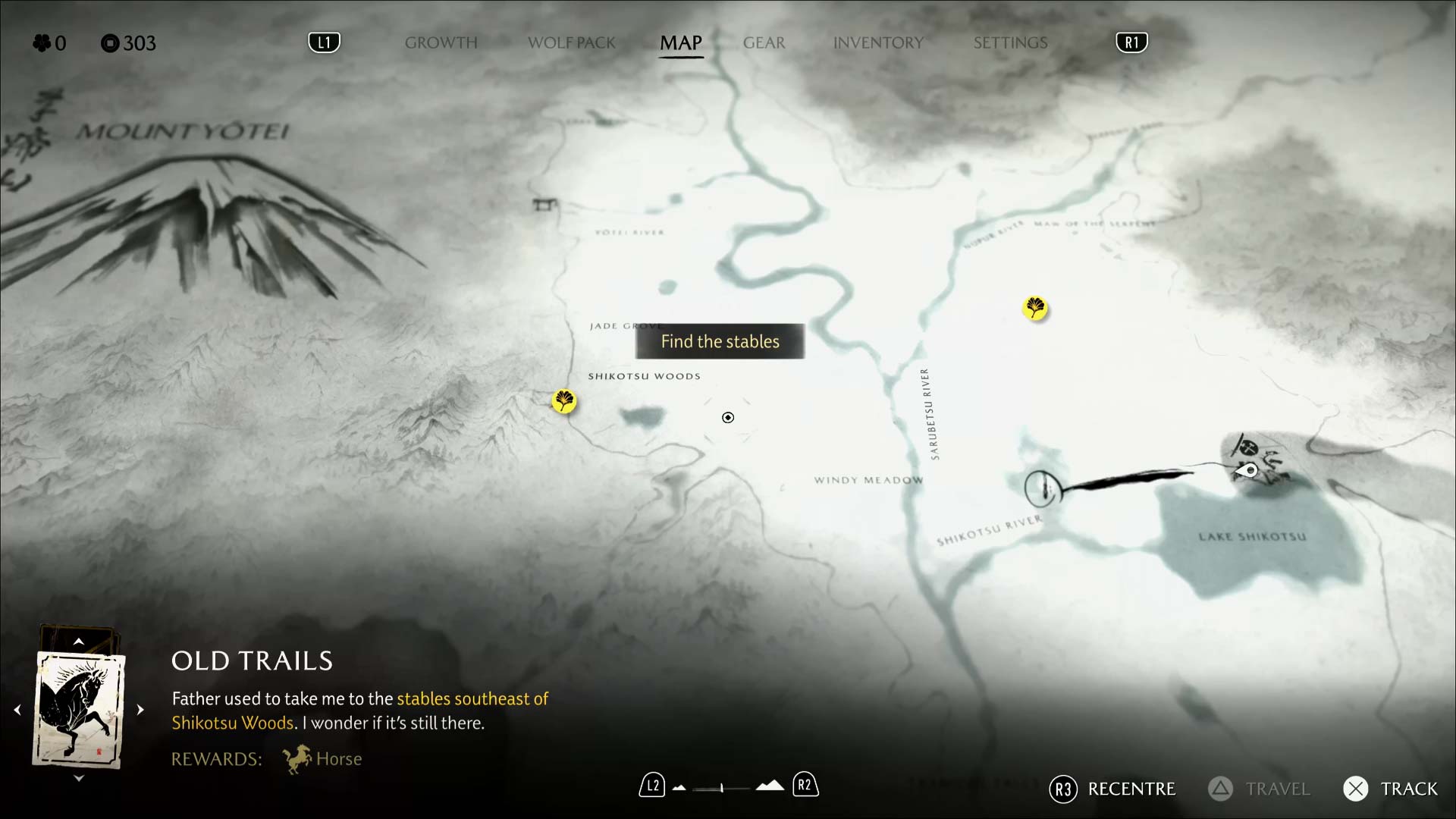This screenshot has width=1456, height=819.
Task: Click the map zoom slider track
Action: pos(721,788)
